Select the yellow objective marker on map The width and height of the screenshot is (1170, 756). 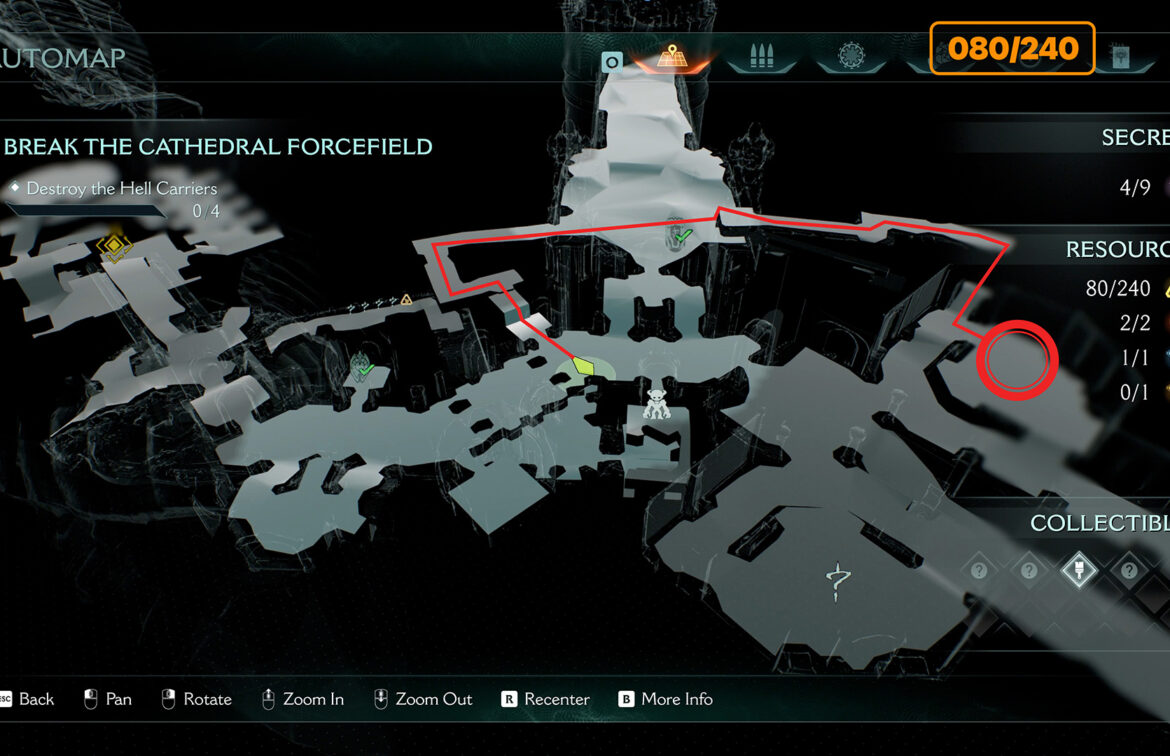pos(114,246)
